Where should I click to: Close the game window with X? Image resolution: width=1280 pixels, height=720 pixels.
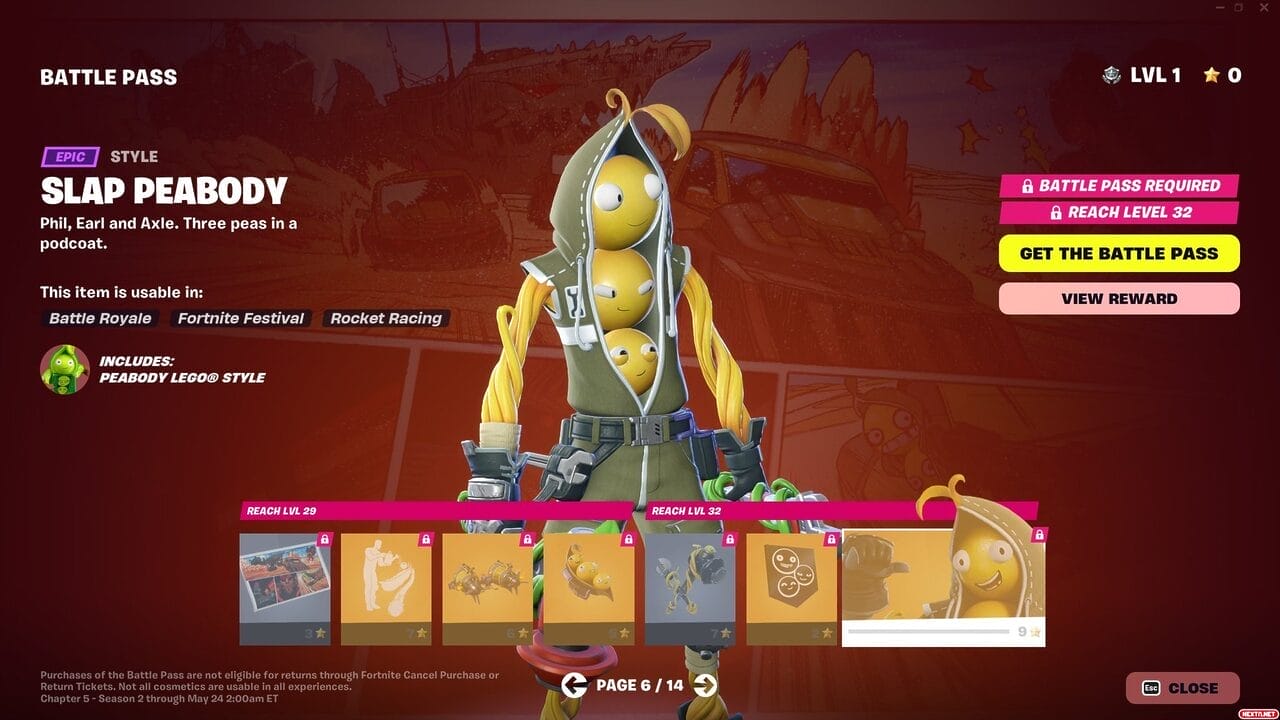[x=1265, y=8]
